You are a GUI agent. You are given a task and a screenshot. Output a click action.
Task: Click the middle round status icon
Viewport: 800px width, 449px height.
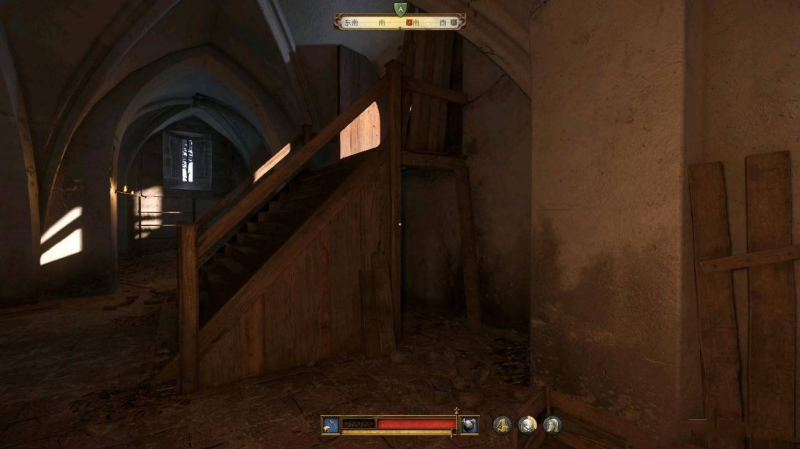tap(527, 424)
